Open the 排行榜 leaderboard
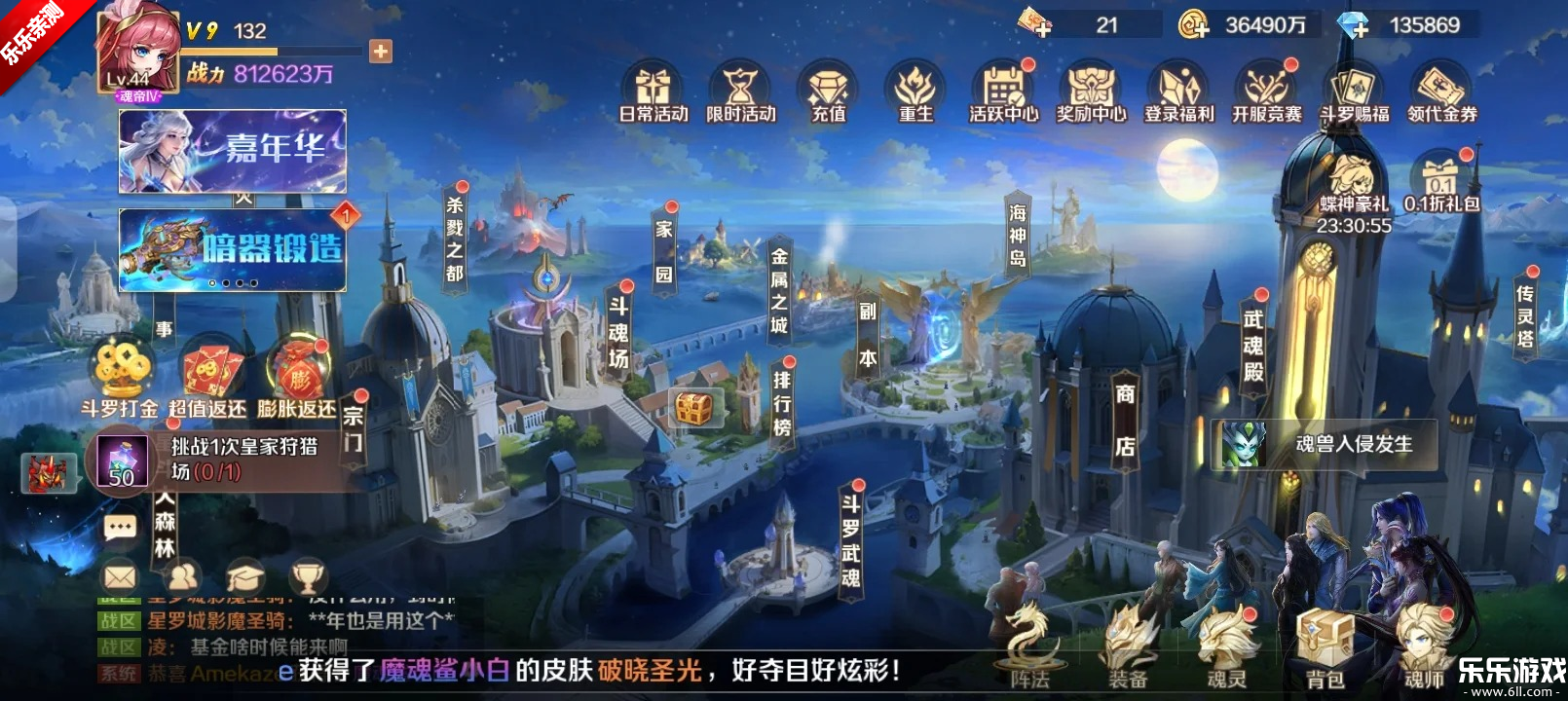This screenshot has width=1568, height=701. pyautogui.click(x=782, y=403)
